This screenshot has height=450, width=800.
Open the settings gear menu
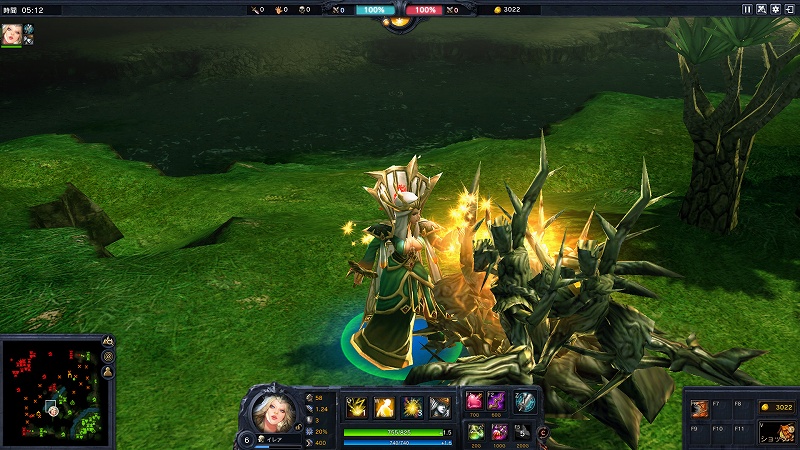tap(776, 9)
